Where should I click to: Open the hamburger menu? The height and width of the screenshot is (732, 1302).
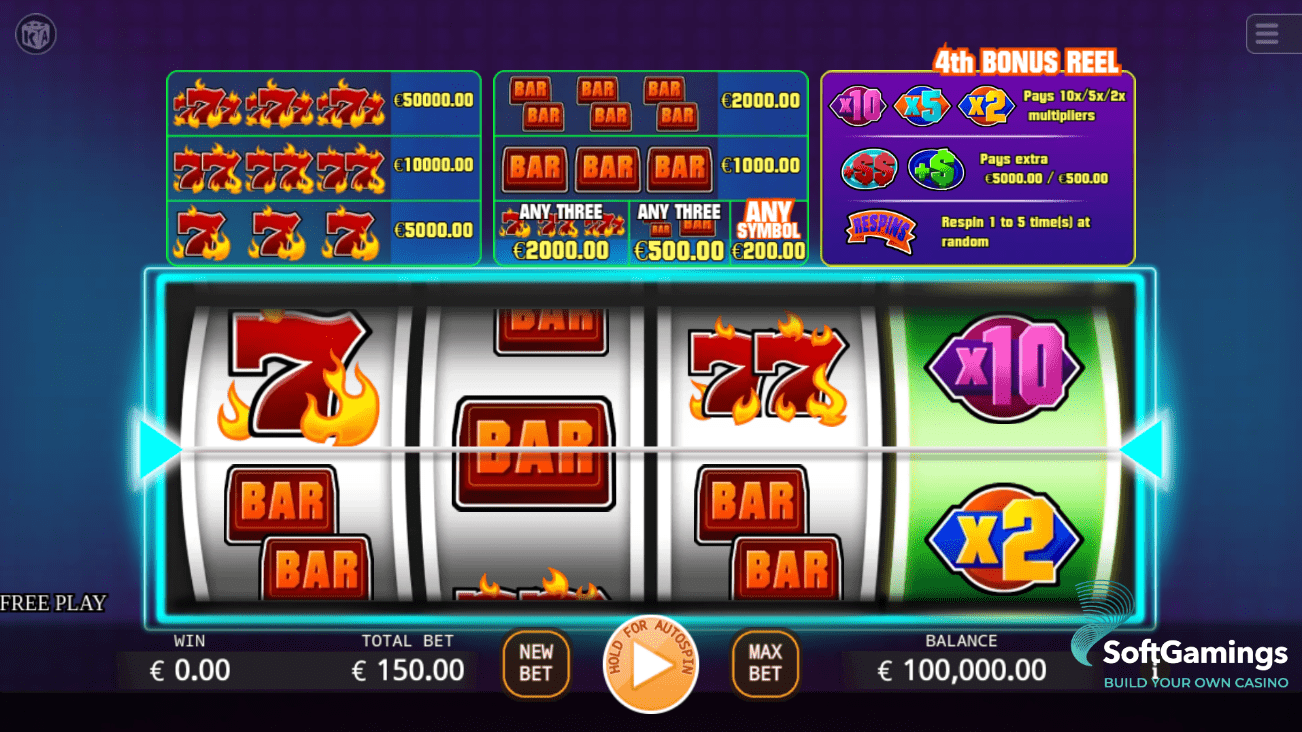tap(1267, 35)
